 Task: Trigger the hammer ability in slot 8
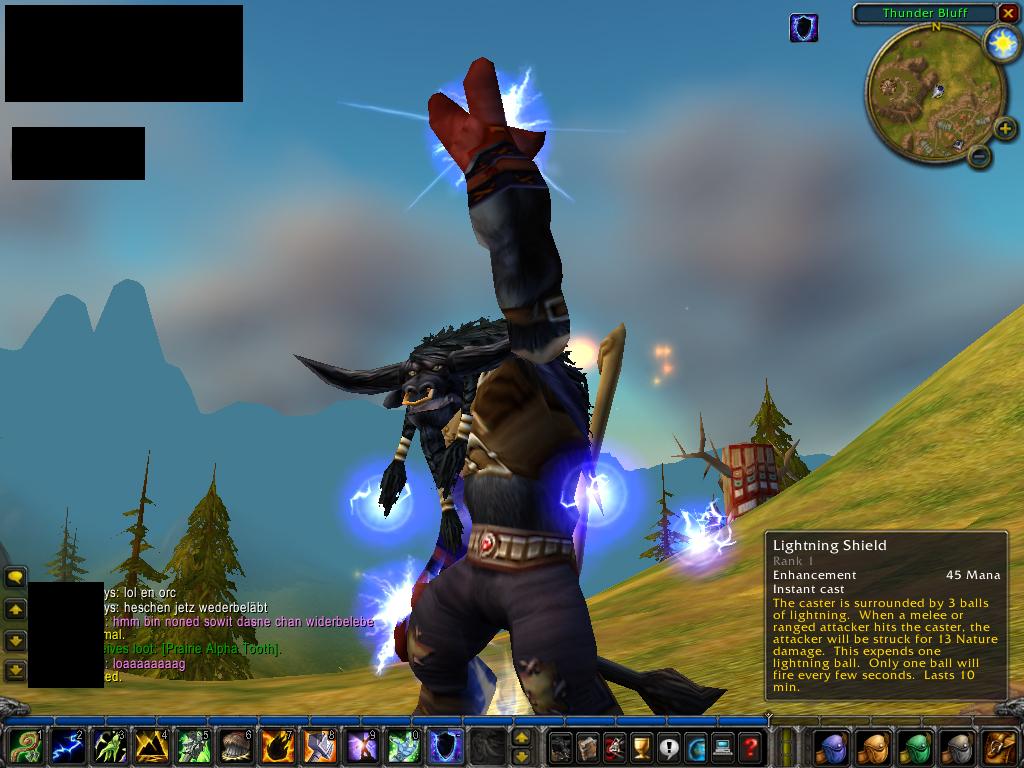(319, 746)
